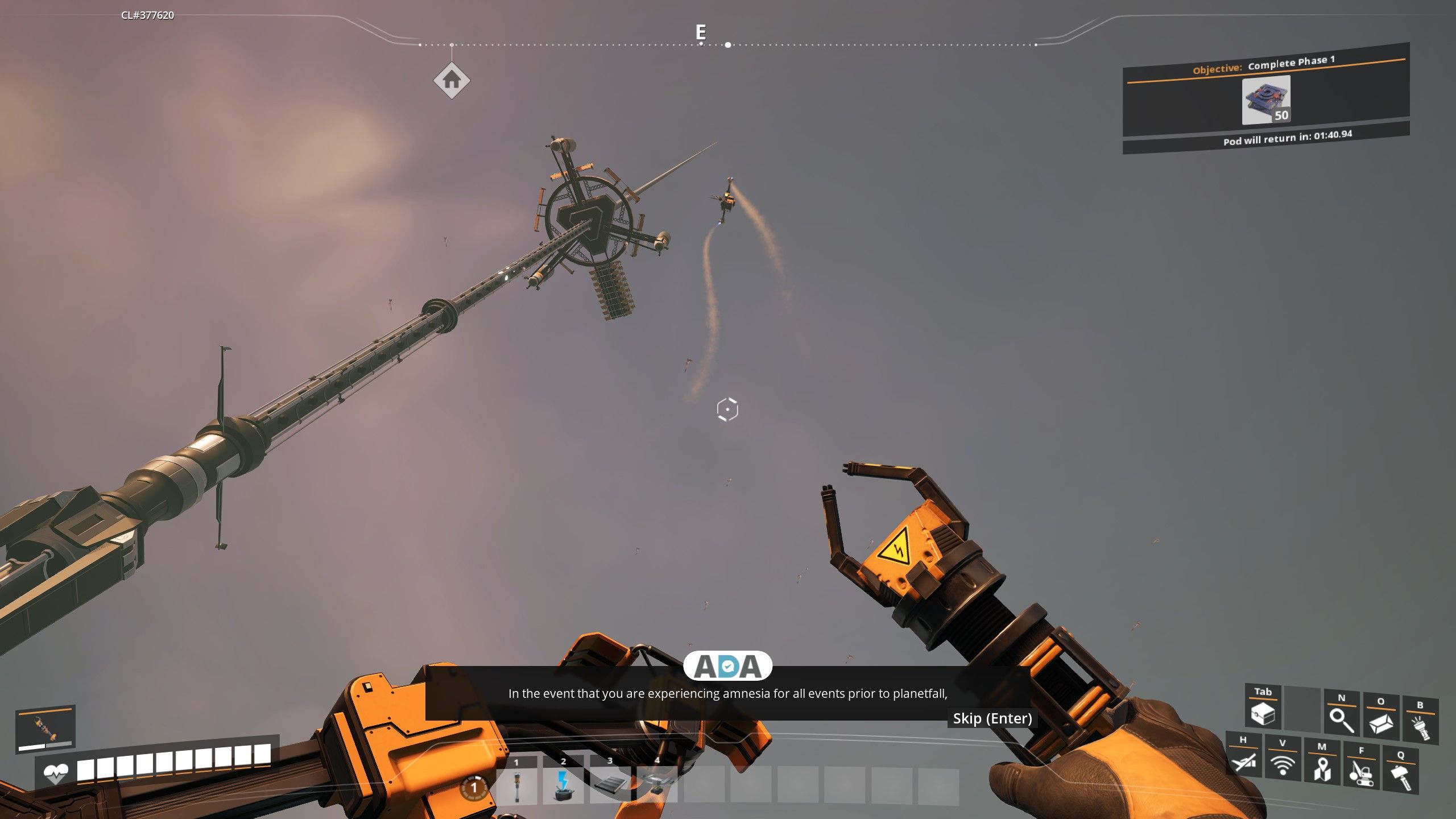Click the airplane icon in the shortcut panel
The image size is (1456, 819).
click(x=1243, y=760)
